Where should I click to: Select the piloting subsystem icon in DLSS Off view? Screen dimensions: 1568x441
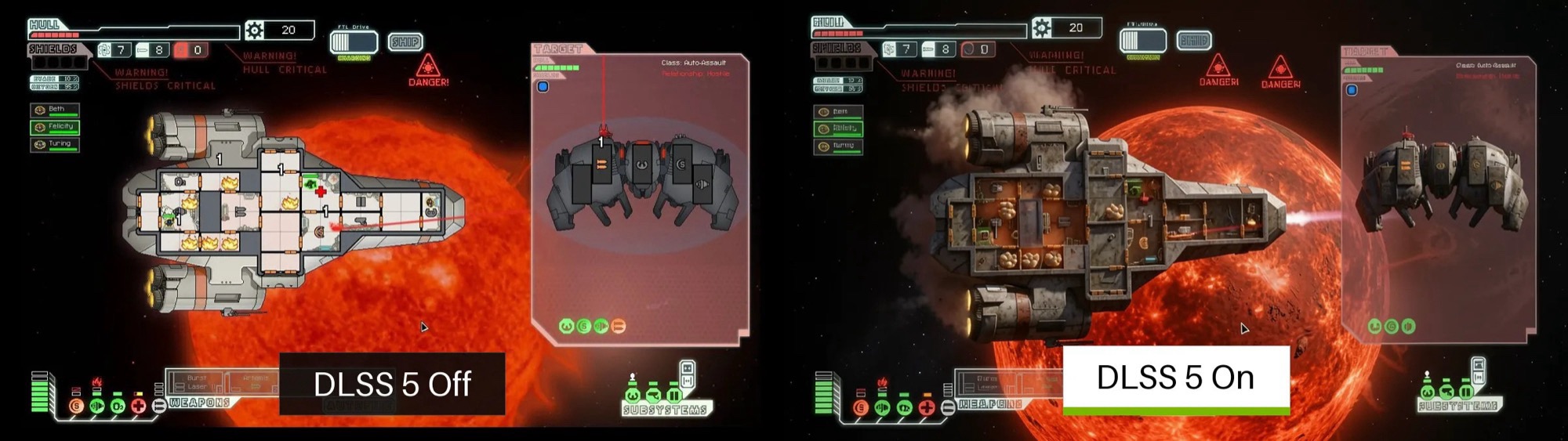point(633,395)
